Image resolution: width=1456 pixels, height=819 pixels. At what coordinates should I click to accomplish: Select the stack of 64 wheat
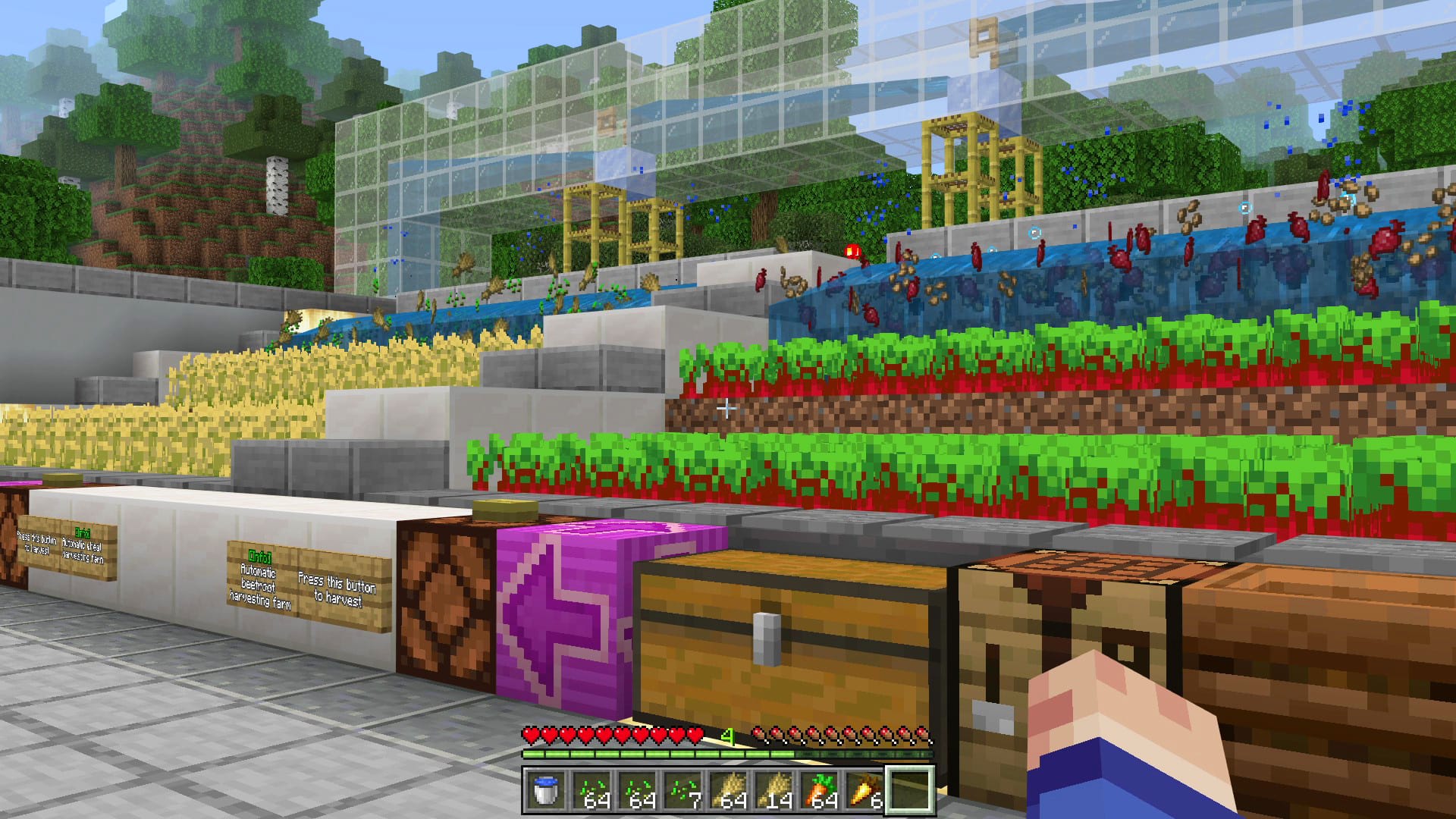point(732,790)
